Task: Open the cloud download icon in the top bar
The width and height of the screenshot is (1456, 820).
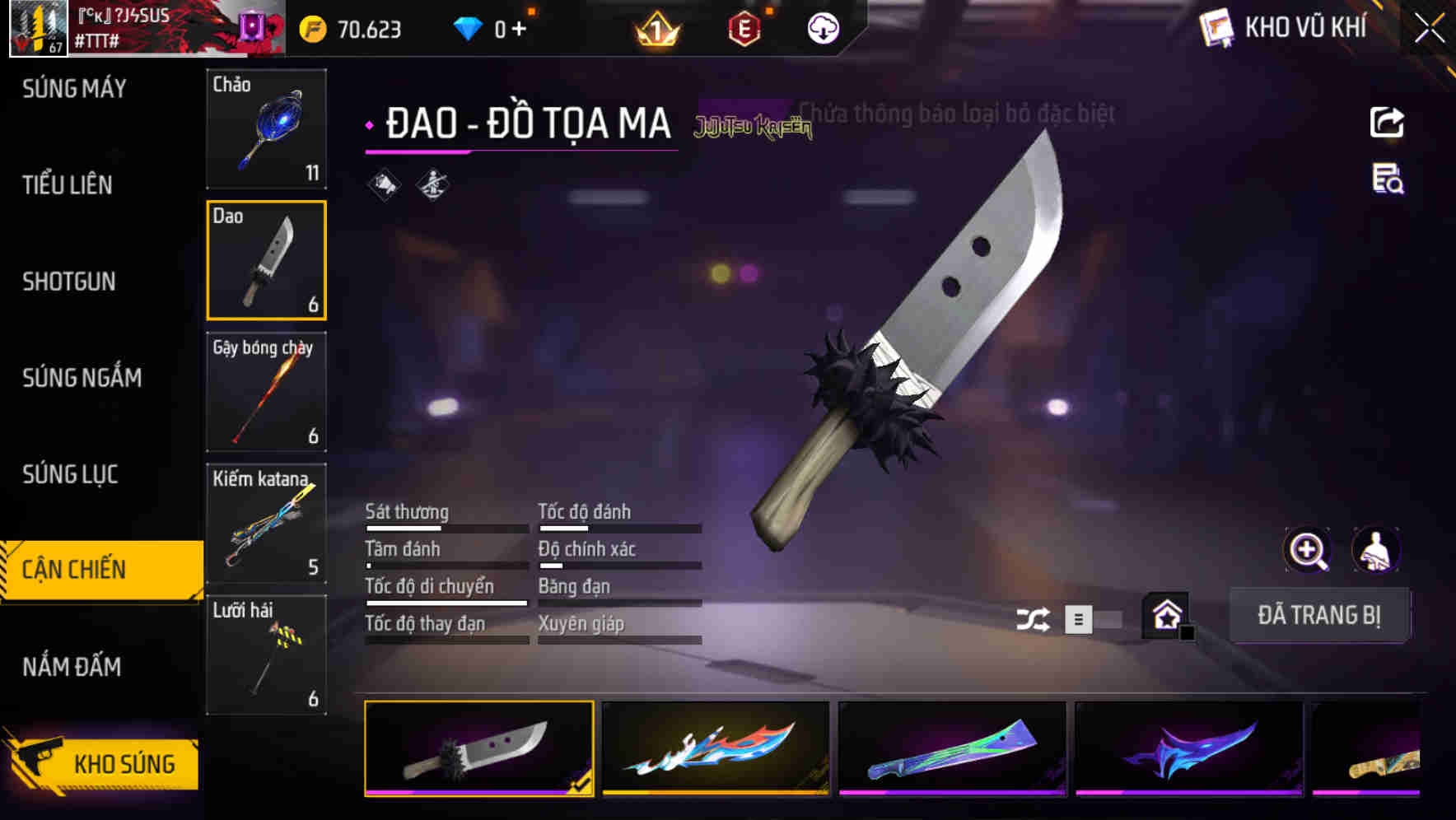Action: point(821,27)
